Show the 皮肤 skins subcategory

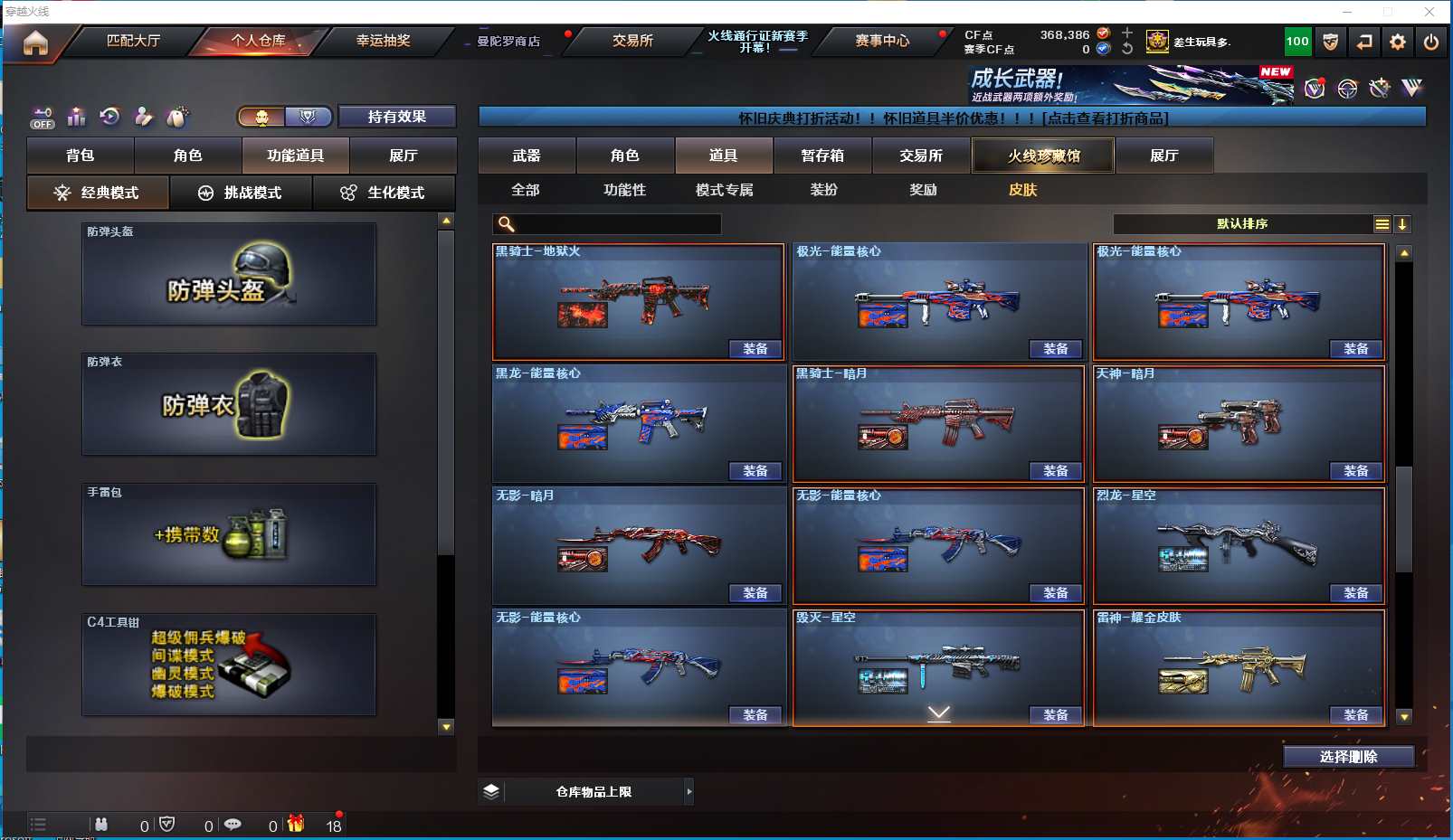click(1022, 190)
